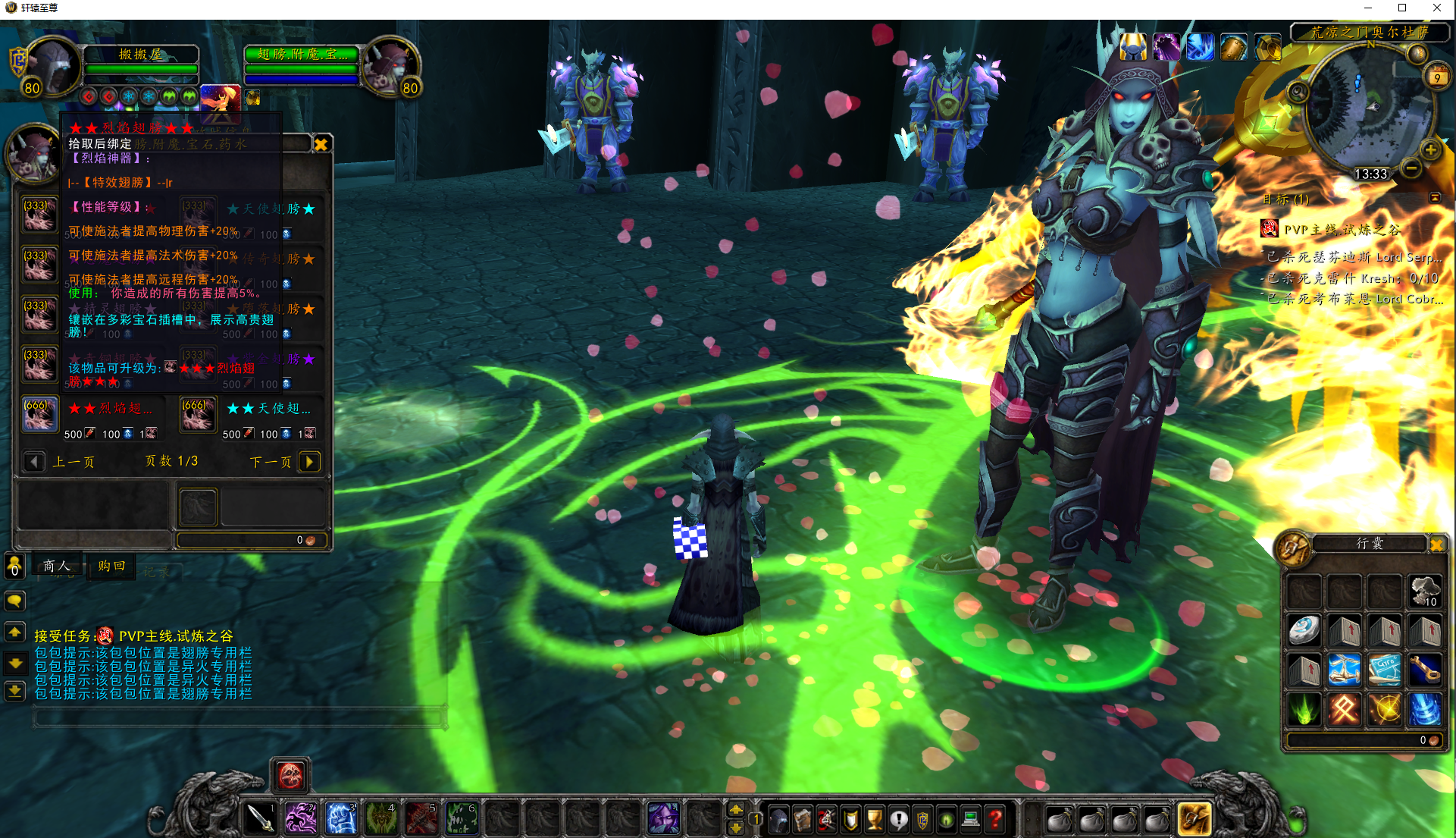Screen dimensions: 1456x838
Task: Activate the blue lightning fist ability
Action: pyautogui.click(x=340, y=818)
